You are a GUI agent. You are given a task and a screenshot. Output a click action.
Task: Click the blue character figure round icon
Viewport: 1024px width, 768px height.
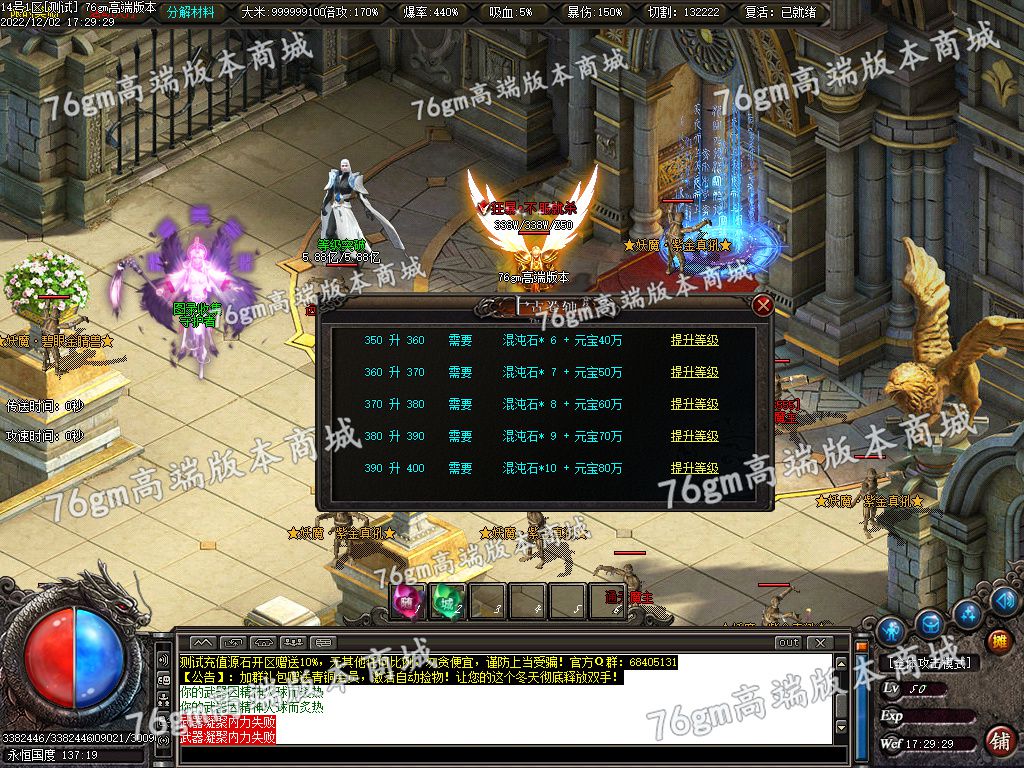pyautogui.click(x=890, y=631)
